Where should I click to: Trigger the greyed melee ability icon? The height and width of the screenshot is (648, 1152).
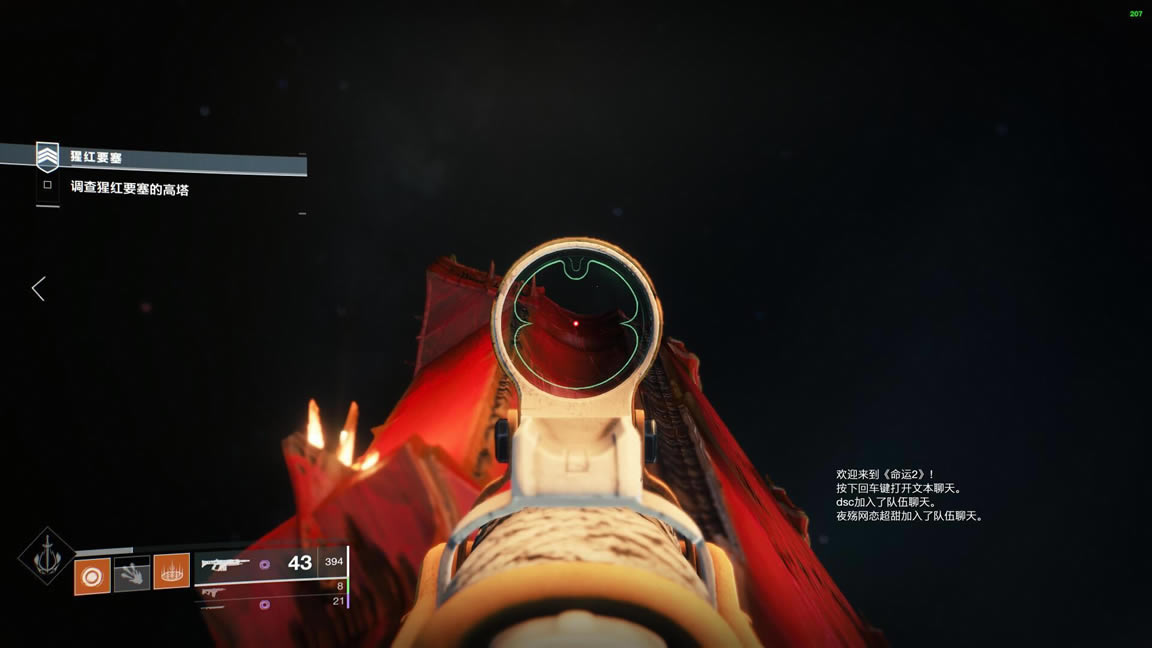click(132, 574)
